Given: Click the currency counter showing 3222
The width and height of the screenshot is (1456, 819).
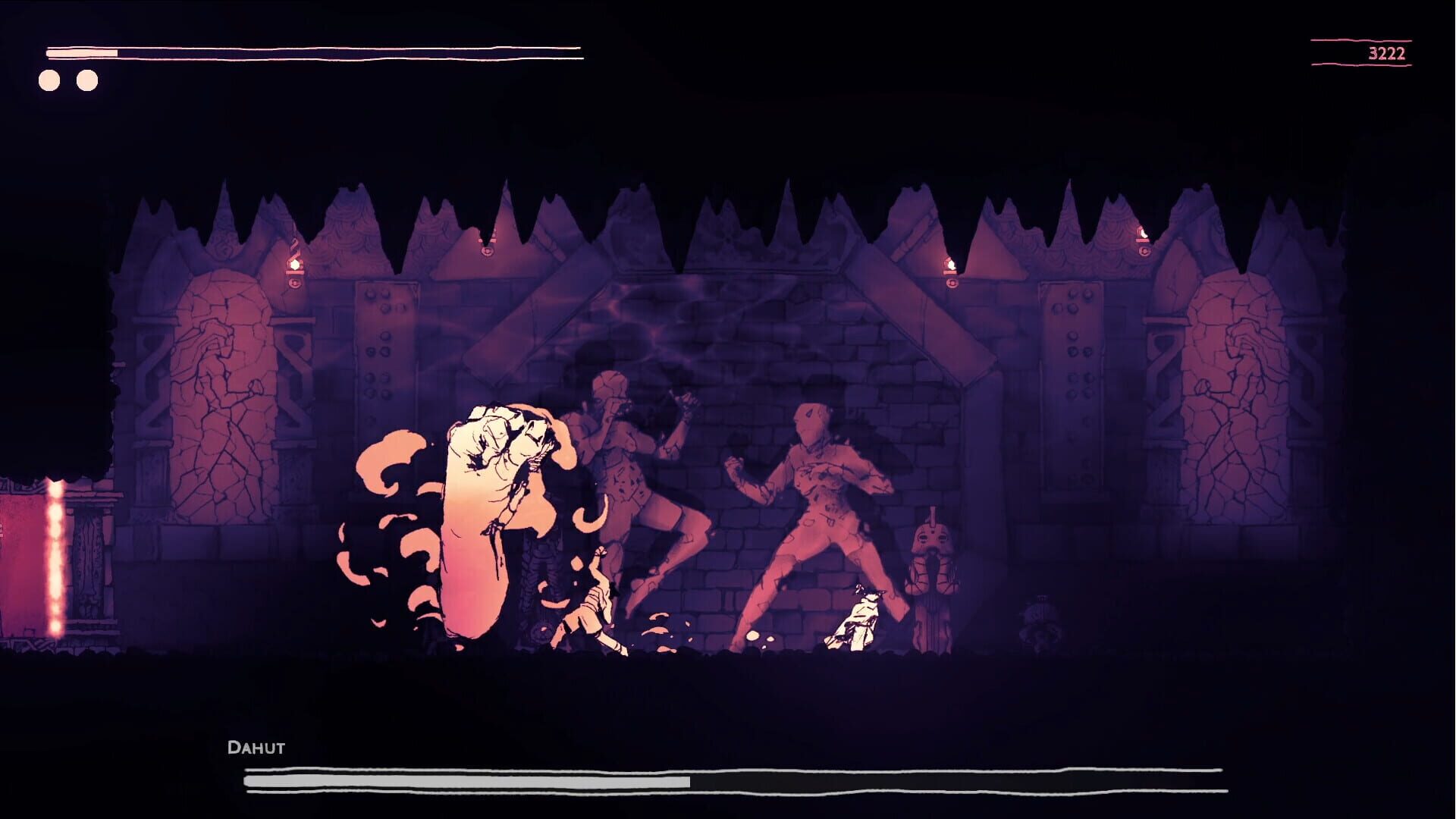Looking at the screenshot, I should coord(1385,52).
